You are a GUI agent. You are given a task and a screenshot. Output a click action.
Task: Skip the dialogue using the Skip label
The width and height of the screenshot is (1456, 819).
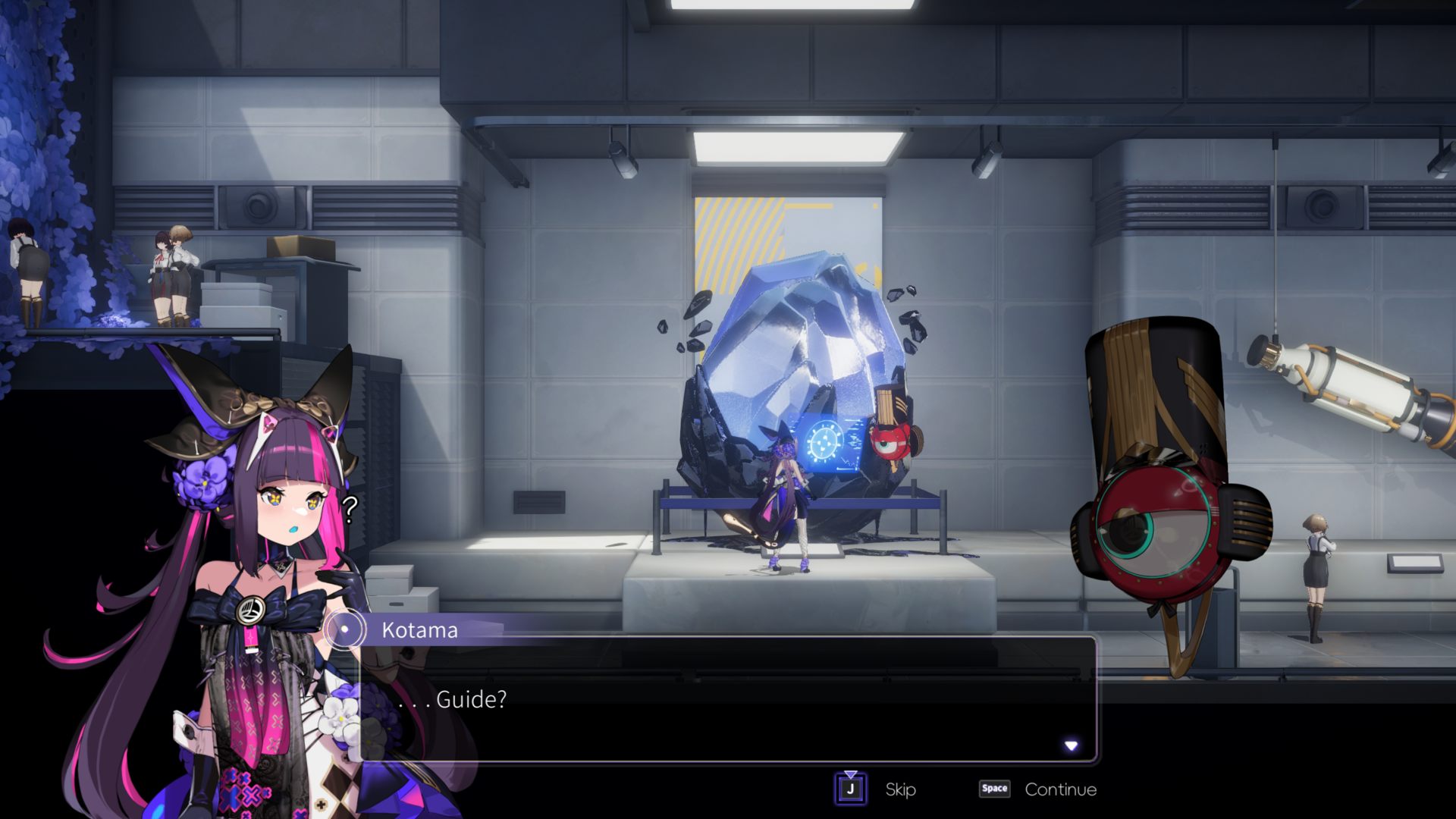point(900,789)
